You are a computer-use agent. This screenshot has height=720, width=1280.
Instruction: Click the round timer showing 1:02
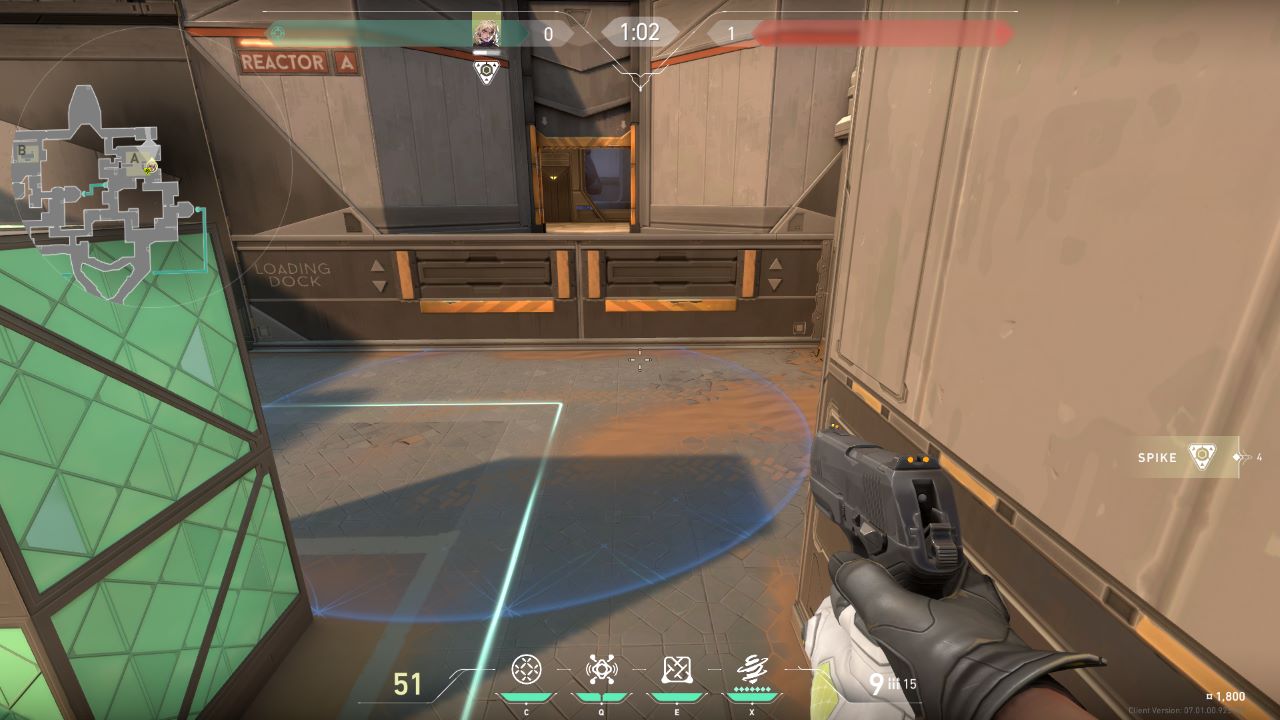[x=638, y=32]
